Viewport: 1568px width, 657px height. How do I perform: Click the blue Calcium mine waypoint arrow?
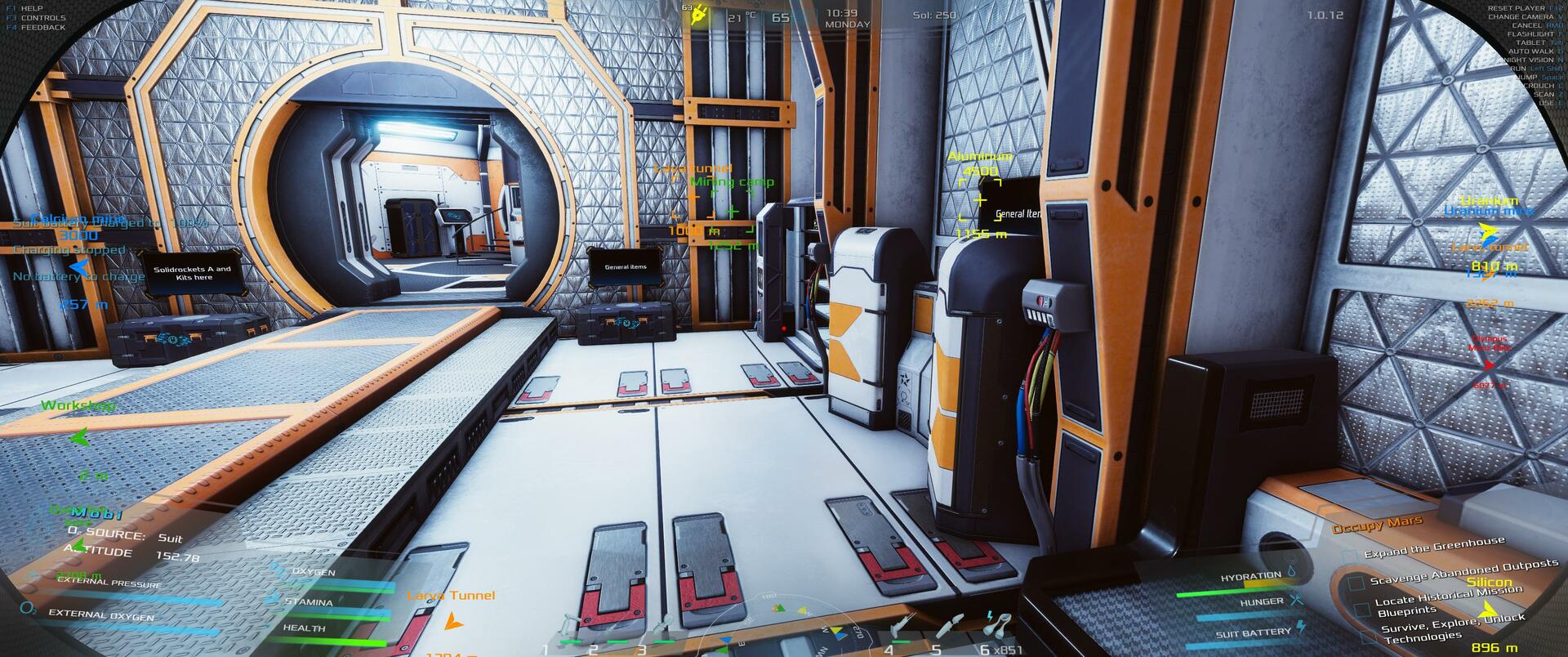point(78,266)
